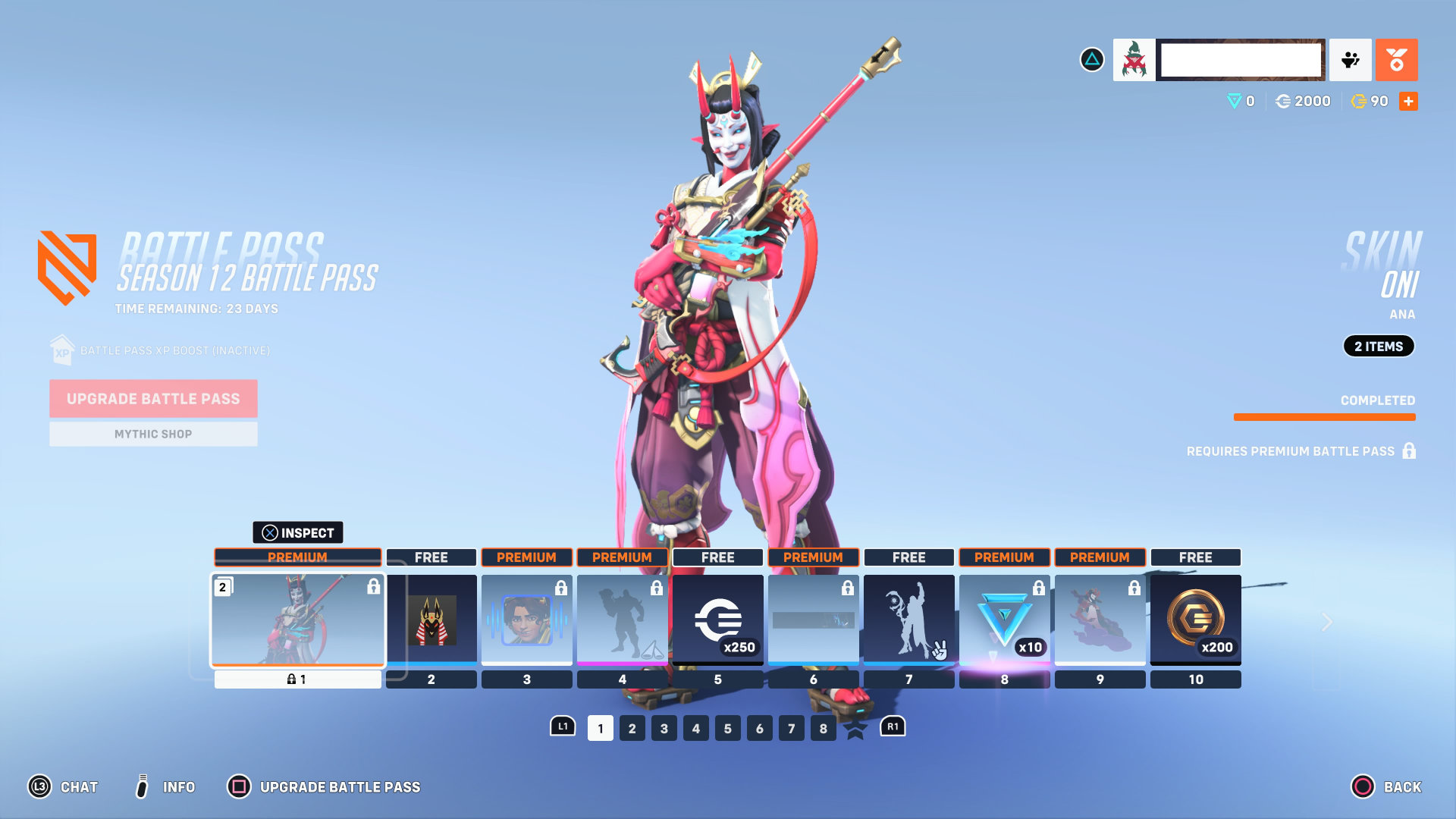Go to battle pass page 2

click(x=632, y=729)
